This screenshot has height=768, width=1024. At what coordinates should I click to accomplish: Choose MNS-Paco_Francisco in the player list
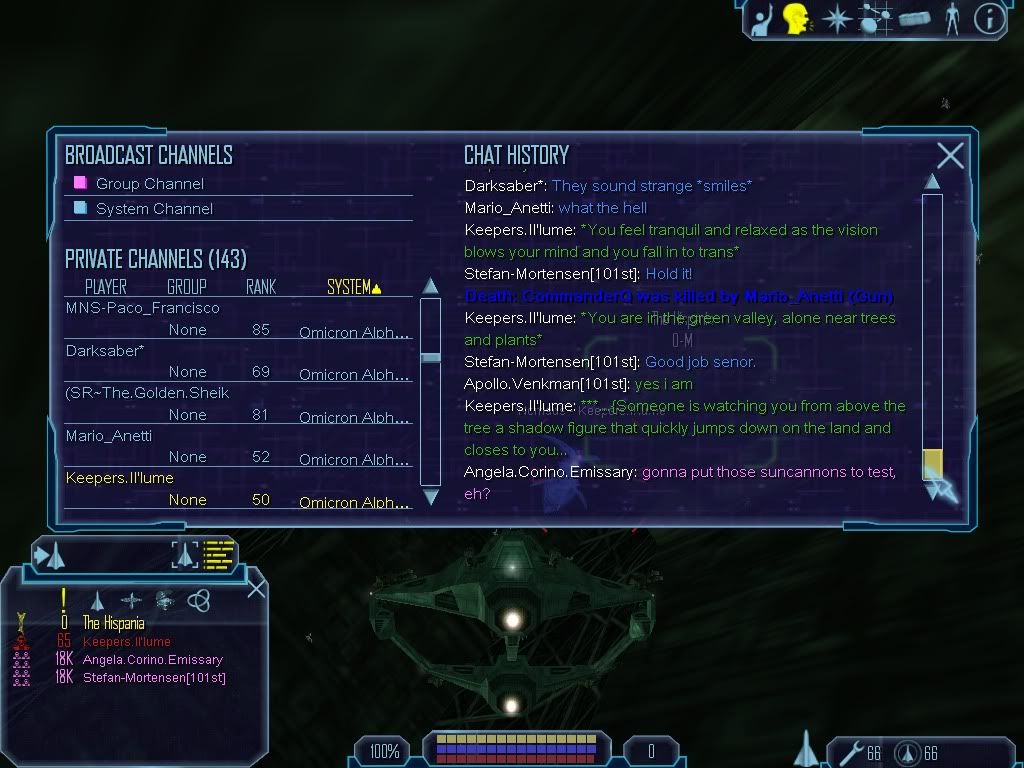(142, 308)
